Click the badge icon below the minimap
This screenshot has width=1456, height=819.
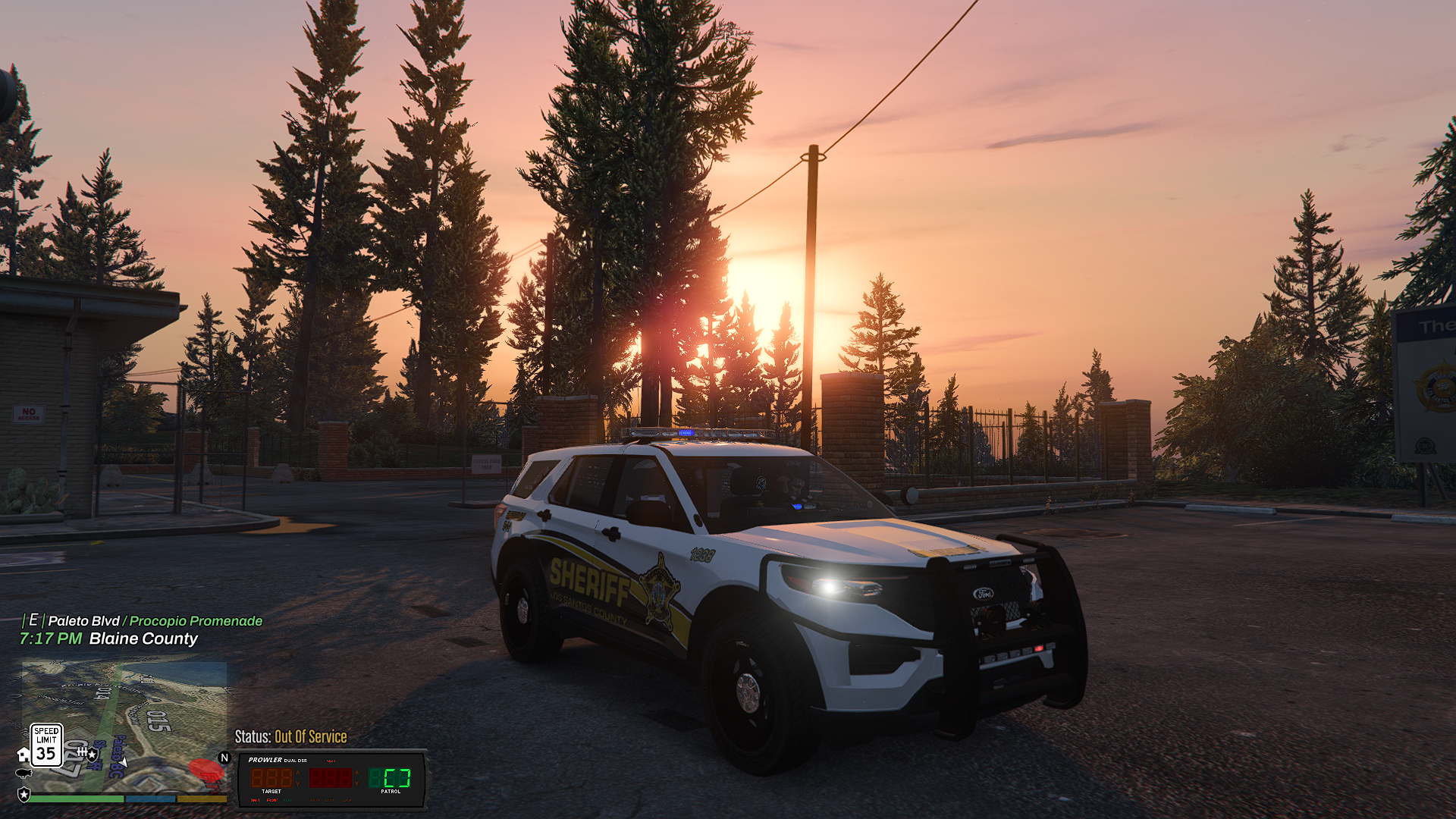(24, 795)
